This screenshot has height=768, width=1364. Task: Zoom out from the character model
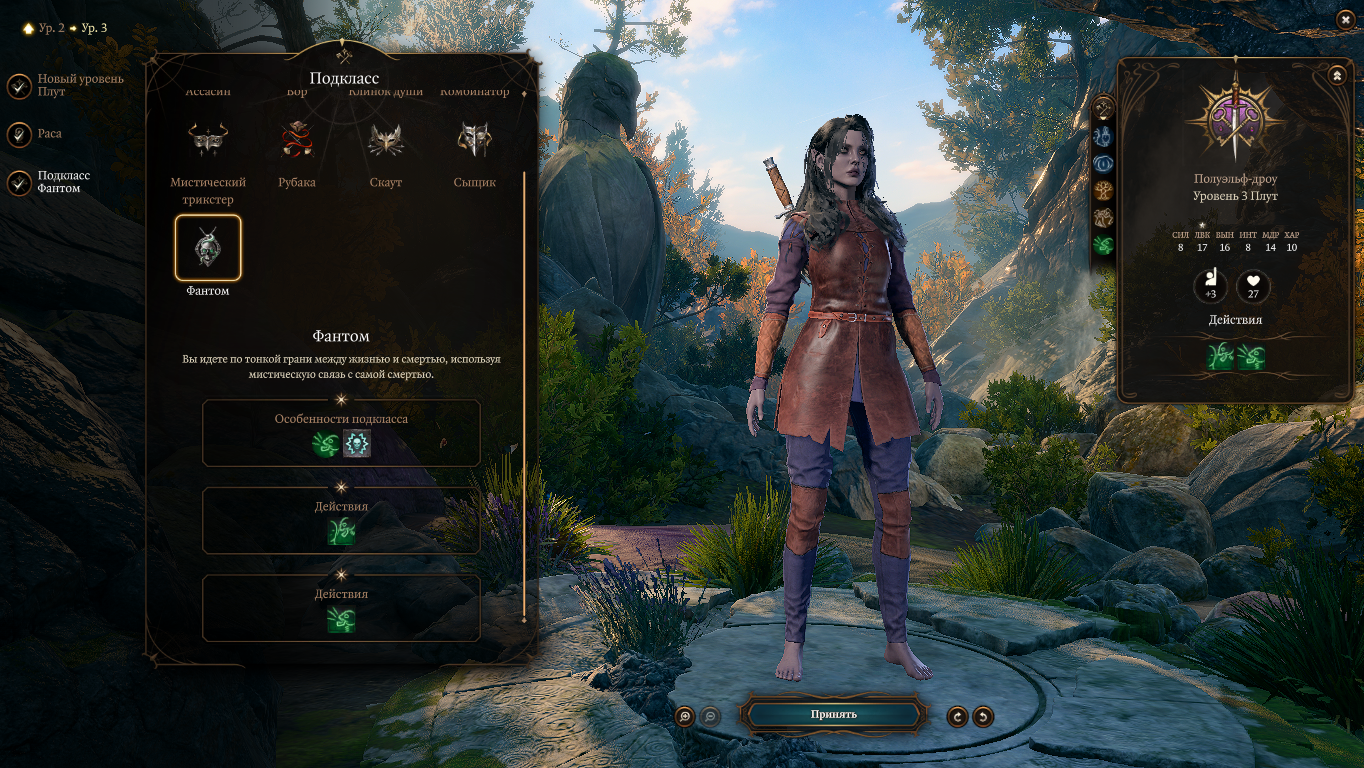click(x=709, y=716)
